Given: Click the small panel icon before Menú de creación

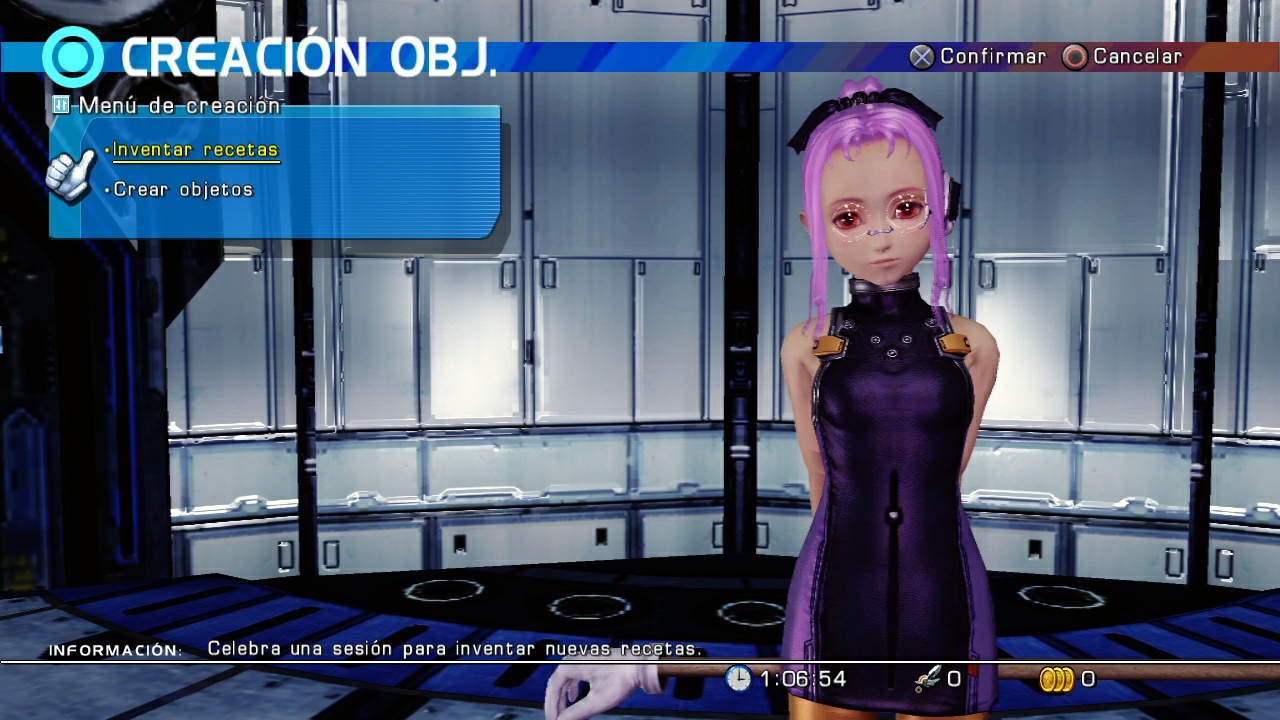Looking at the screenshot, I should (x=60, y=105).
